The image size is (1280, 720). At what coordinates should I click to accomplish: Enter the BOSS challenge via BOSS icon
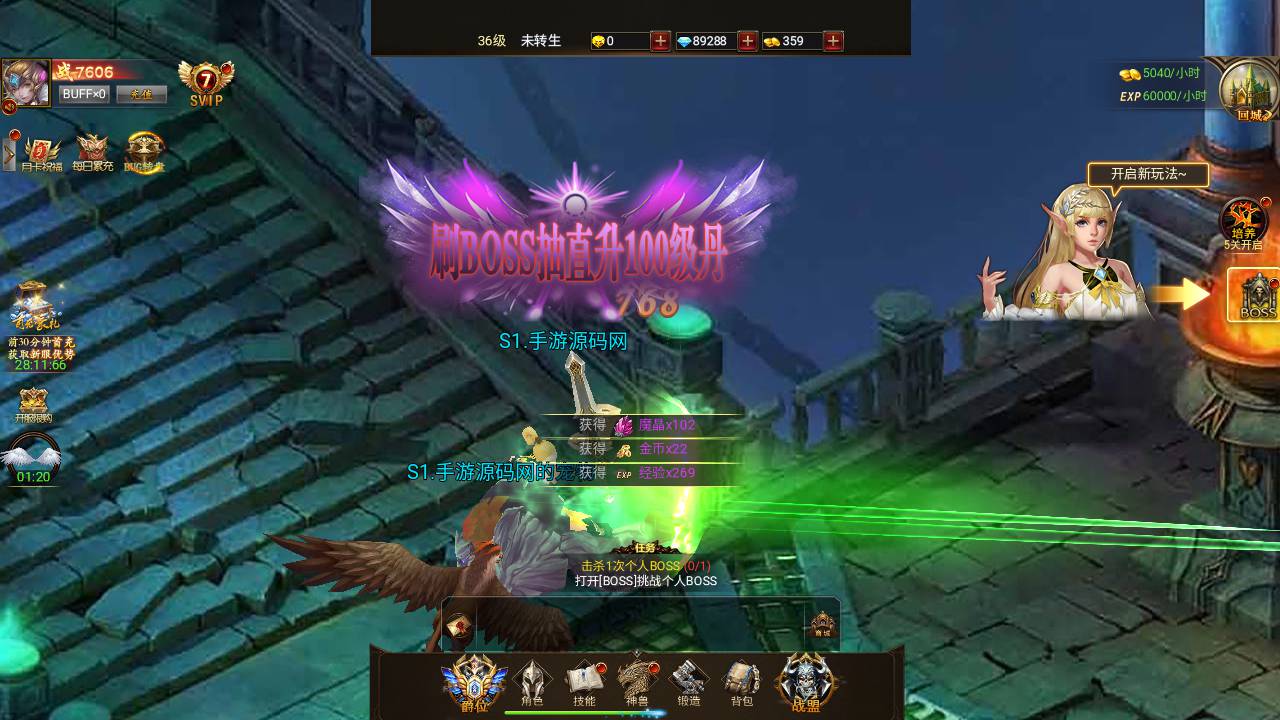coord(1253,296)
